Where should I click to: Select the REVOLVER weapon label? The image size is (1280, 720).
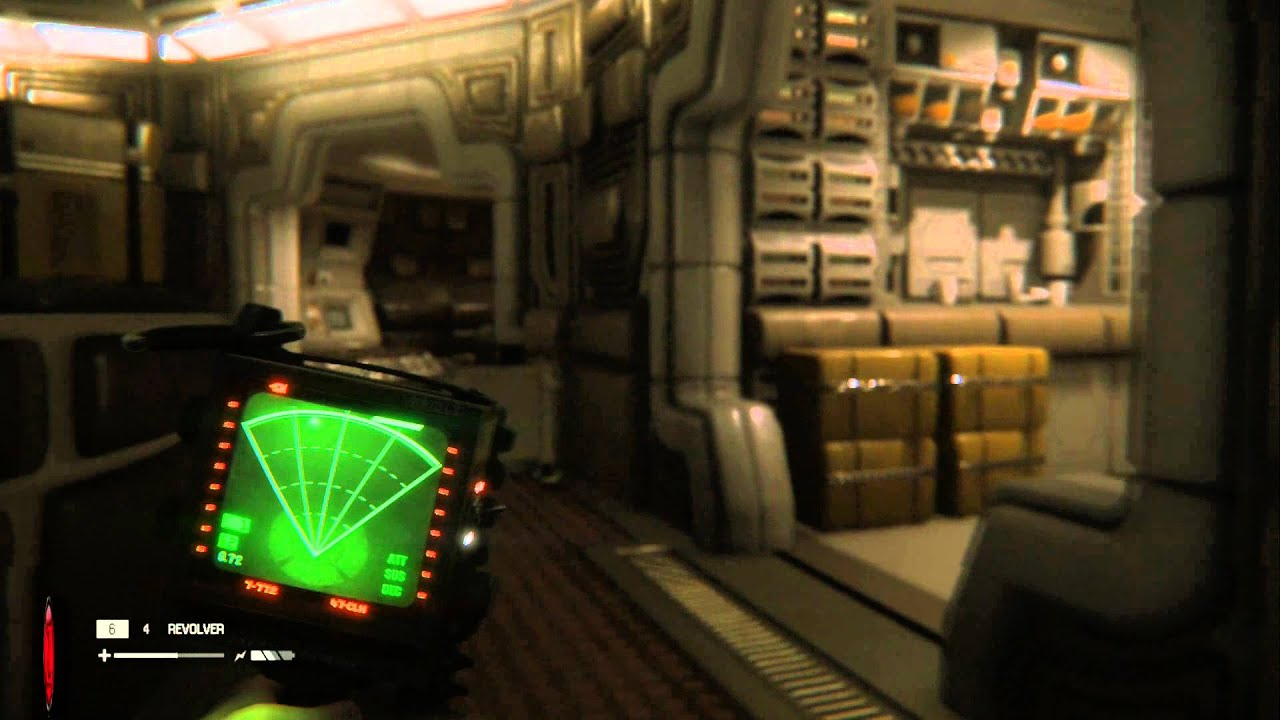[196, 629]
